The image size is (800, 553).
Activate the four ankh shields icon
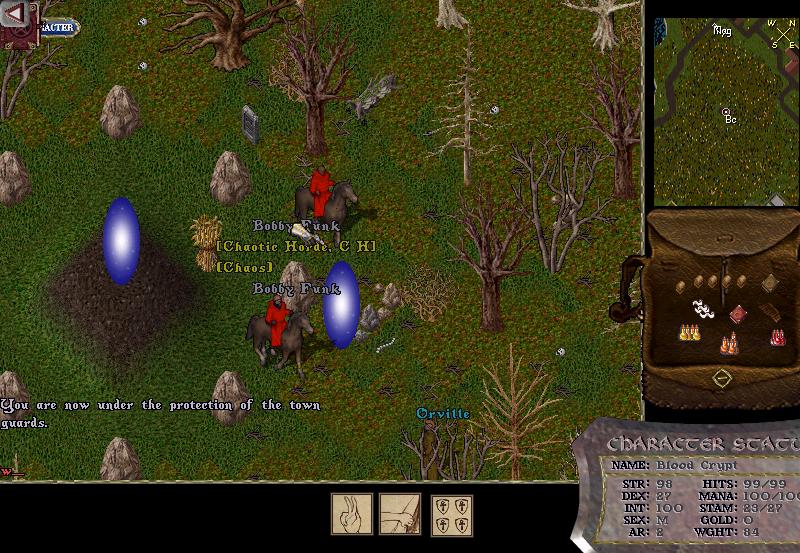click(451, 514)
